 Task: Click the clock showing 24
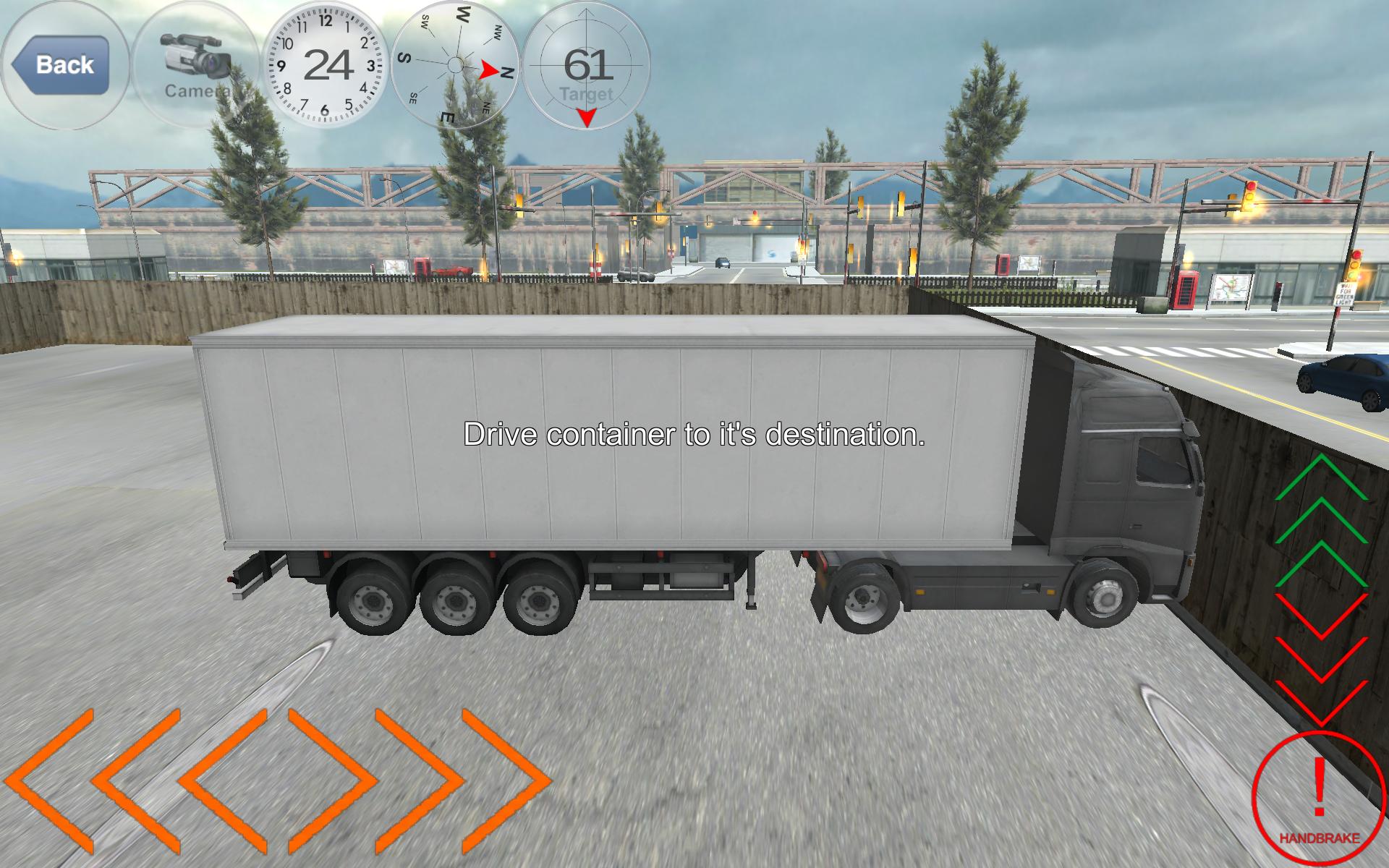coord(325,64)
